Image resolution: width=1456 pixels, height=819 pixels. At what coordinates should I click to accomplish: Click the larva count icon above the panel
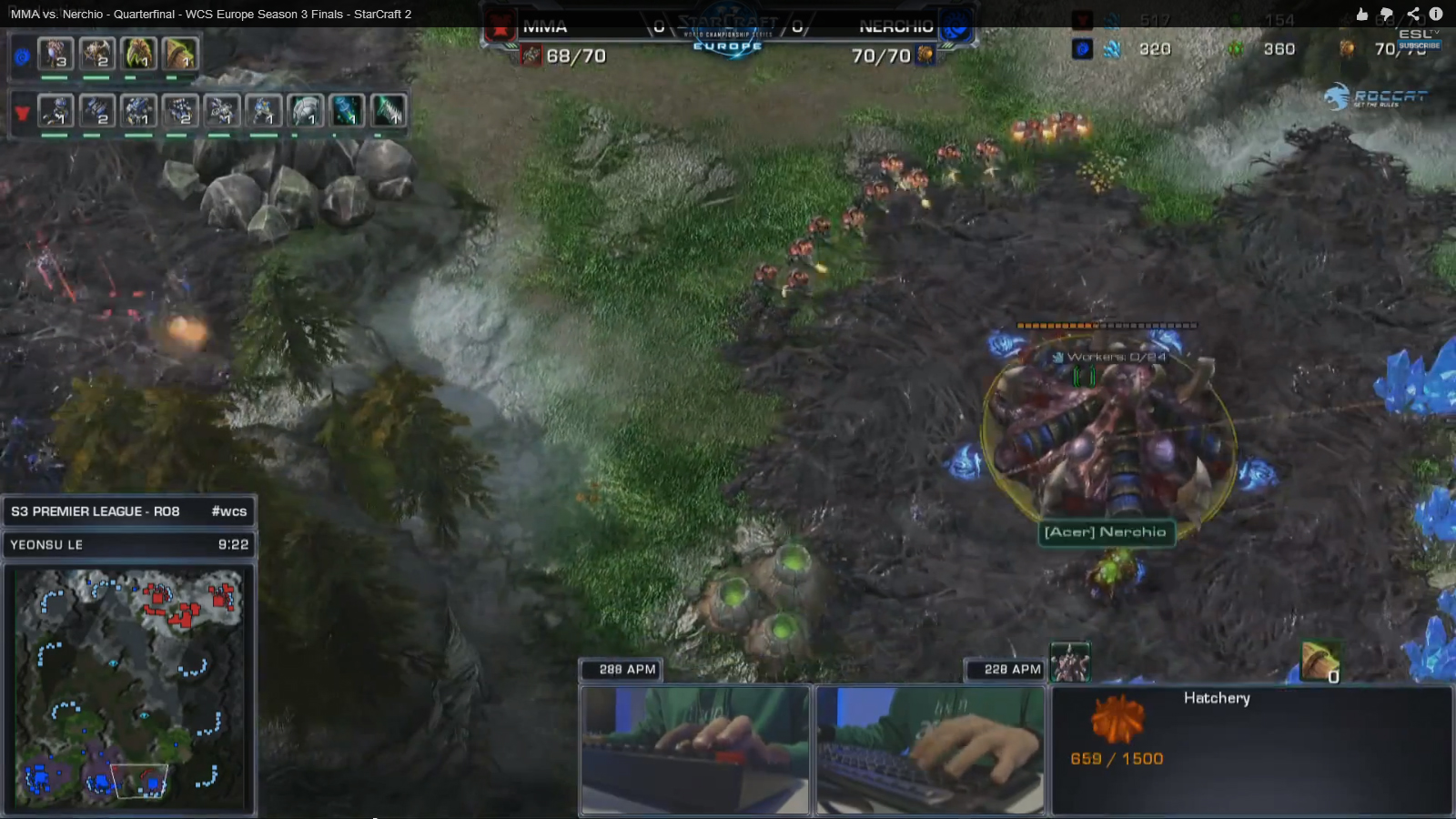click(1319, 661)
